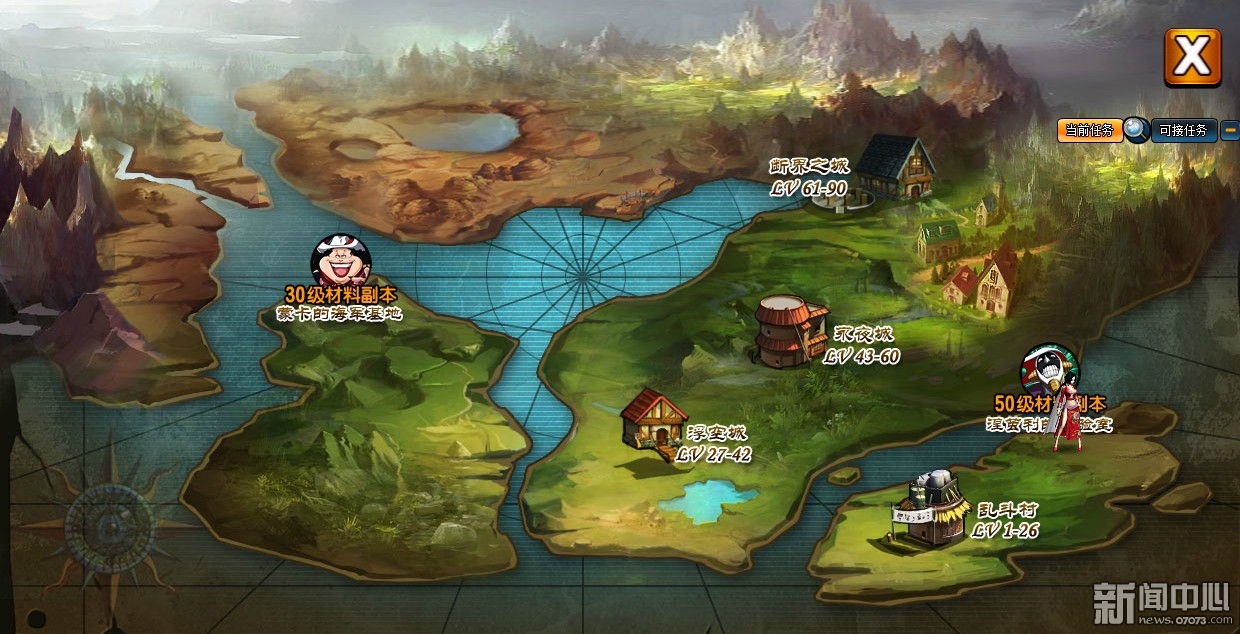Choose the 乱斗村 LV 1-26 village
The height and width of the screenshot is (634, 1240).
click(932, 509)
